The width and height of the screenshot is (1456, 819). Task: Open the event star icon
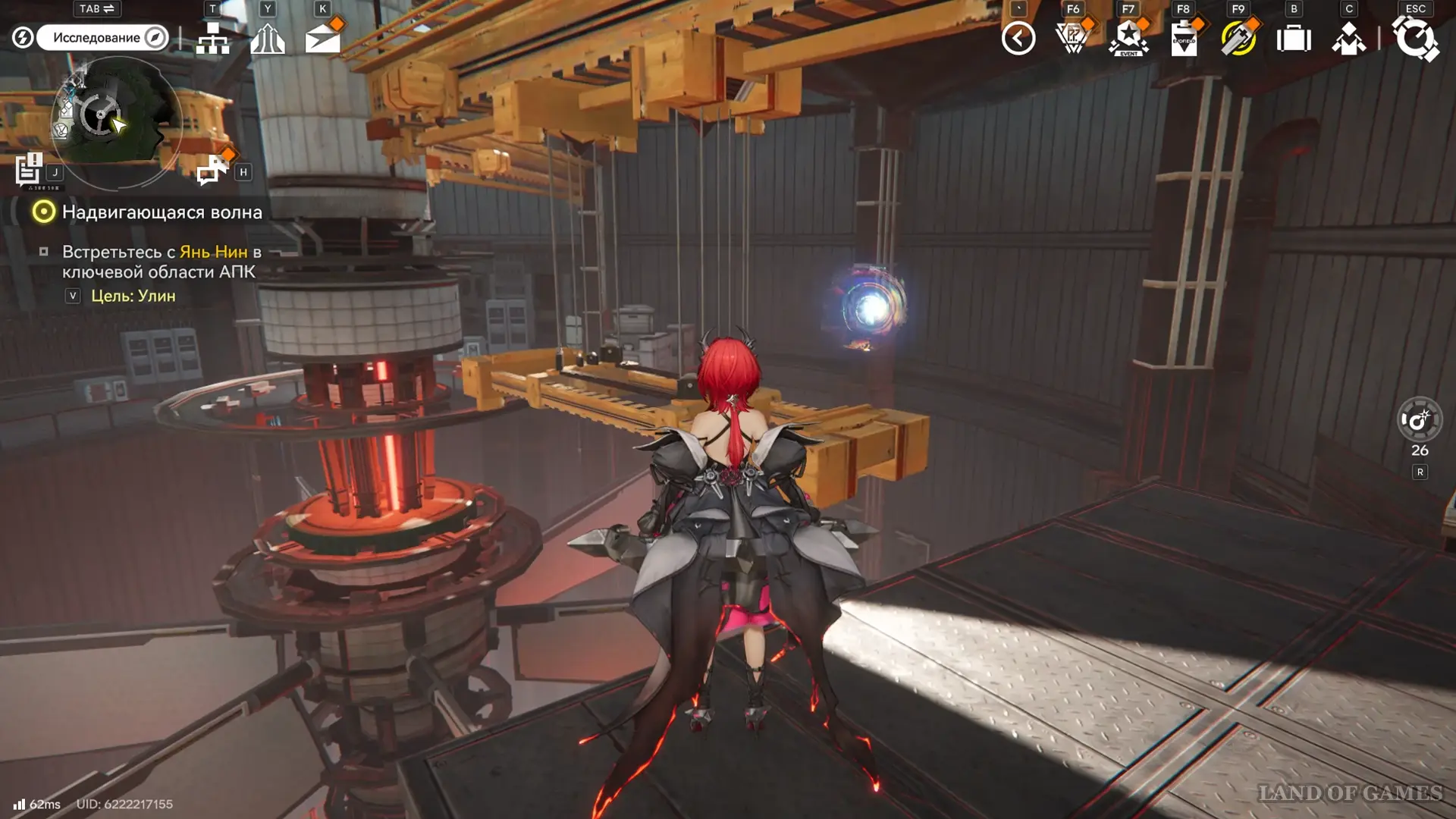pos(1128,38)
